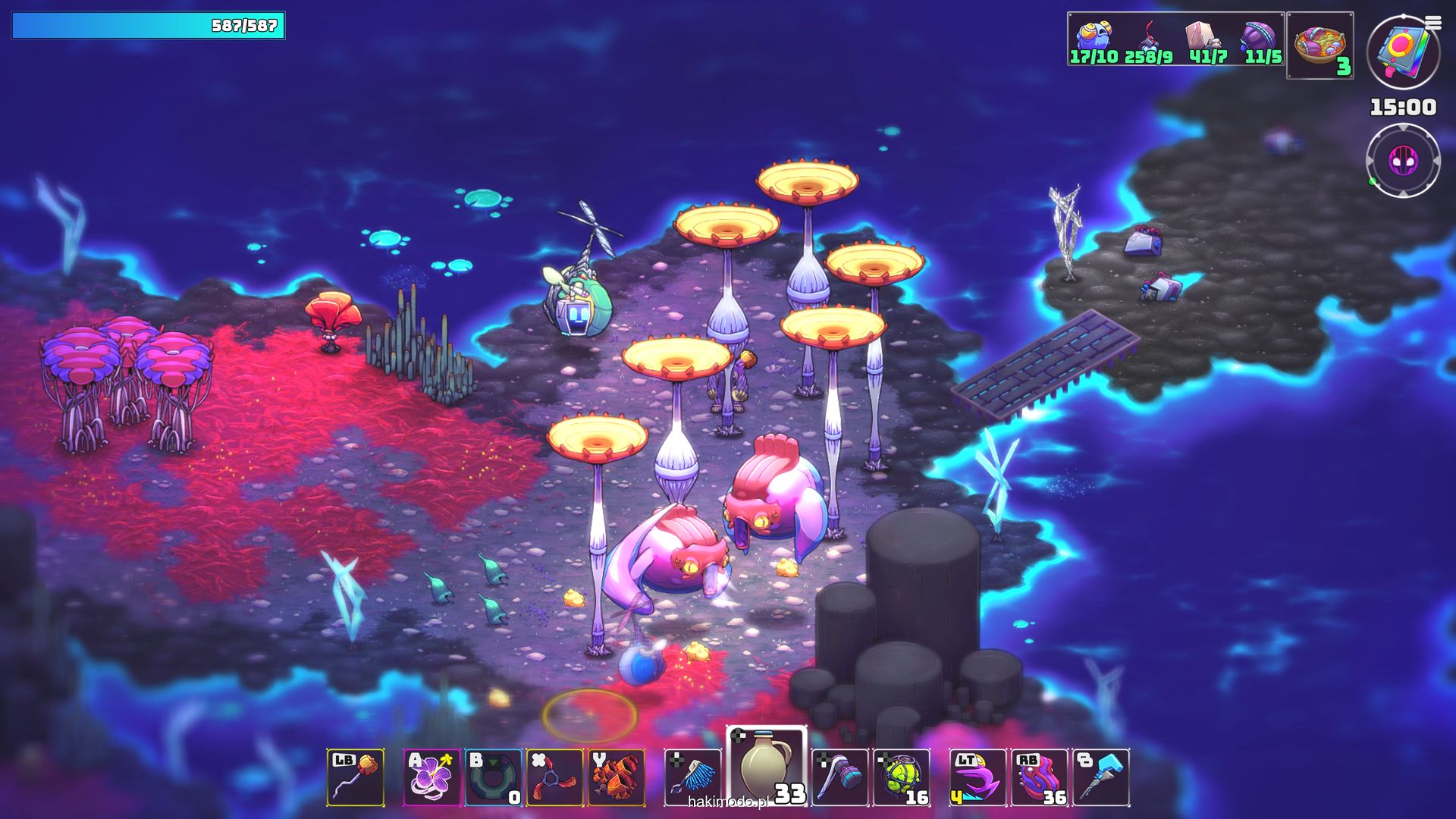Activate the purple dash ability slot
The image size is (1456, 819).
977,777
